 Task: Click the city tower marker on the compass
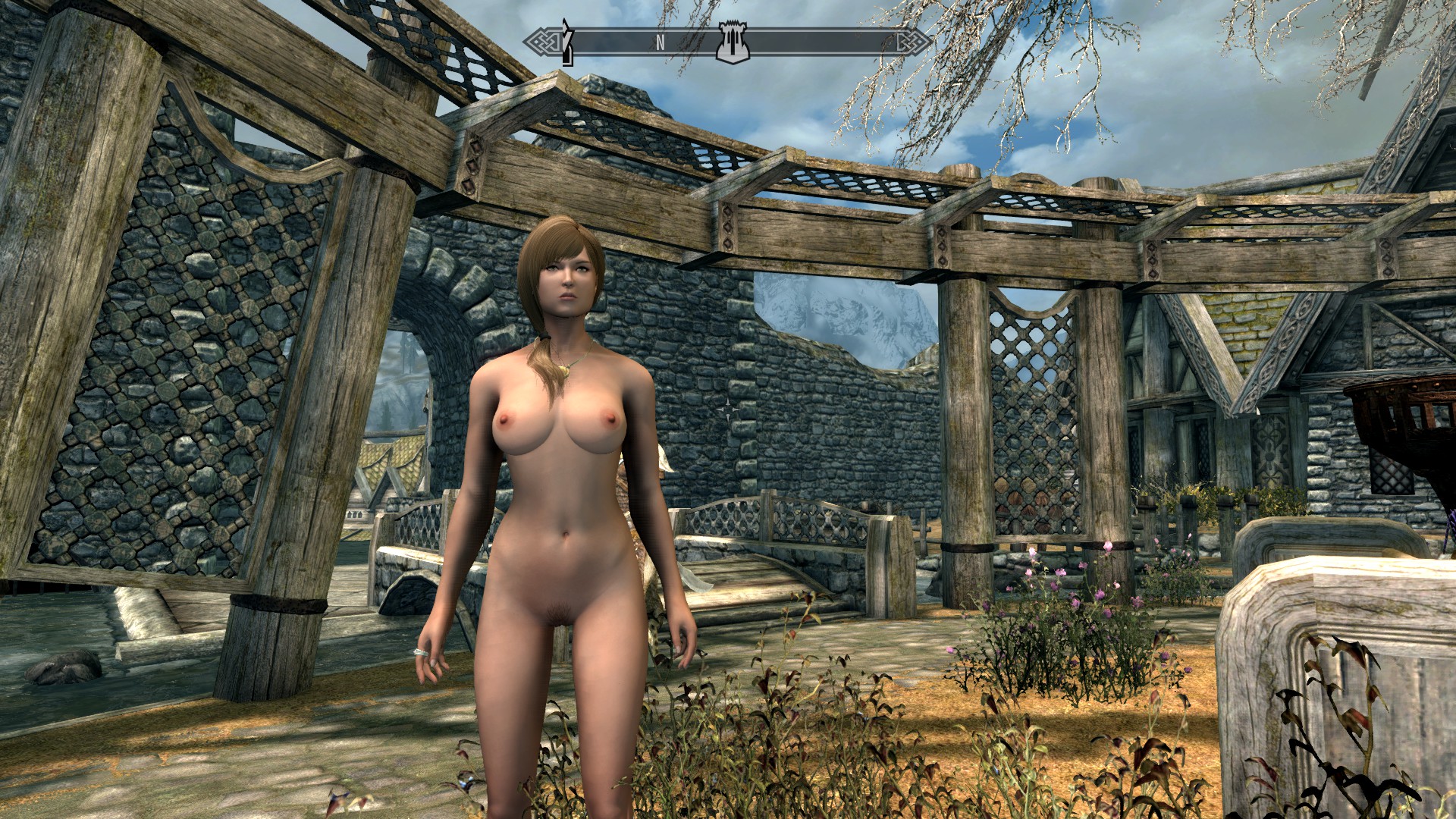click(729, 43)
